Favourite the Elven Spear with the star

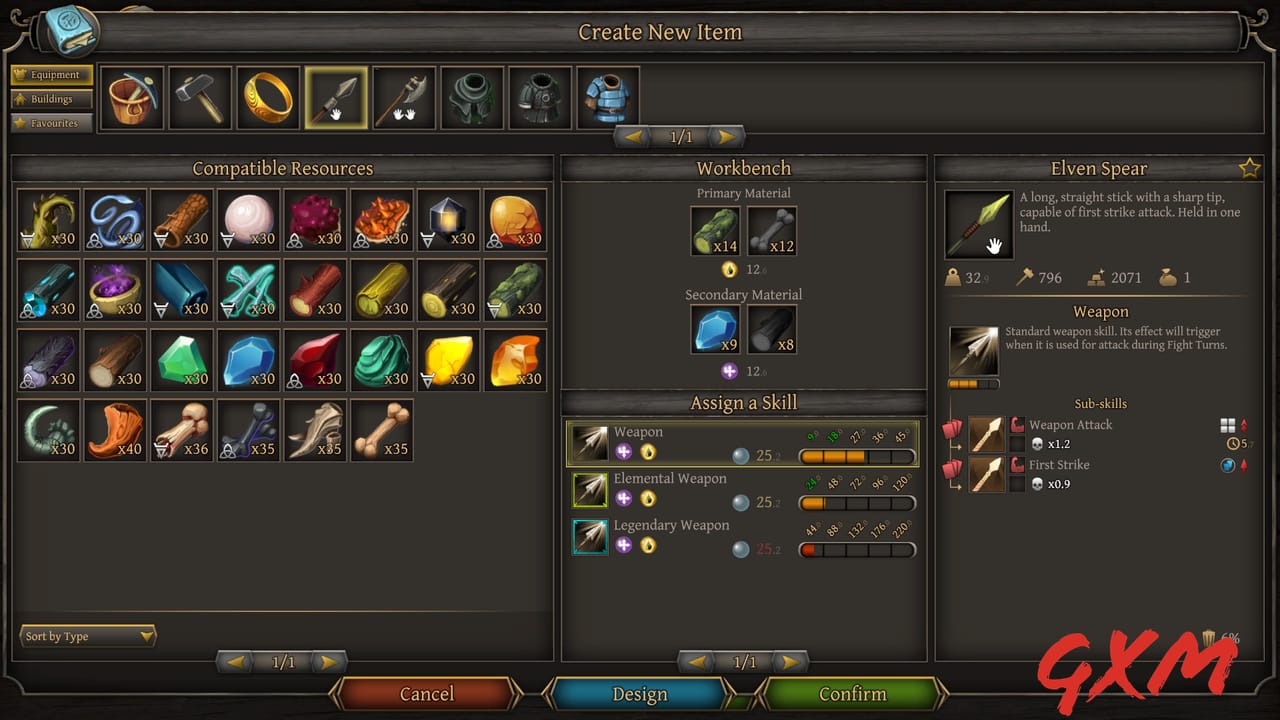coord(1249,169)
